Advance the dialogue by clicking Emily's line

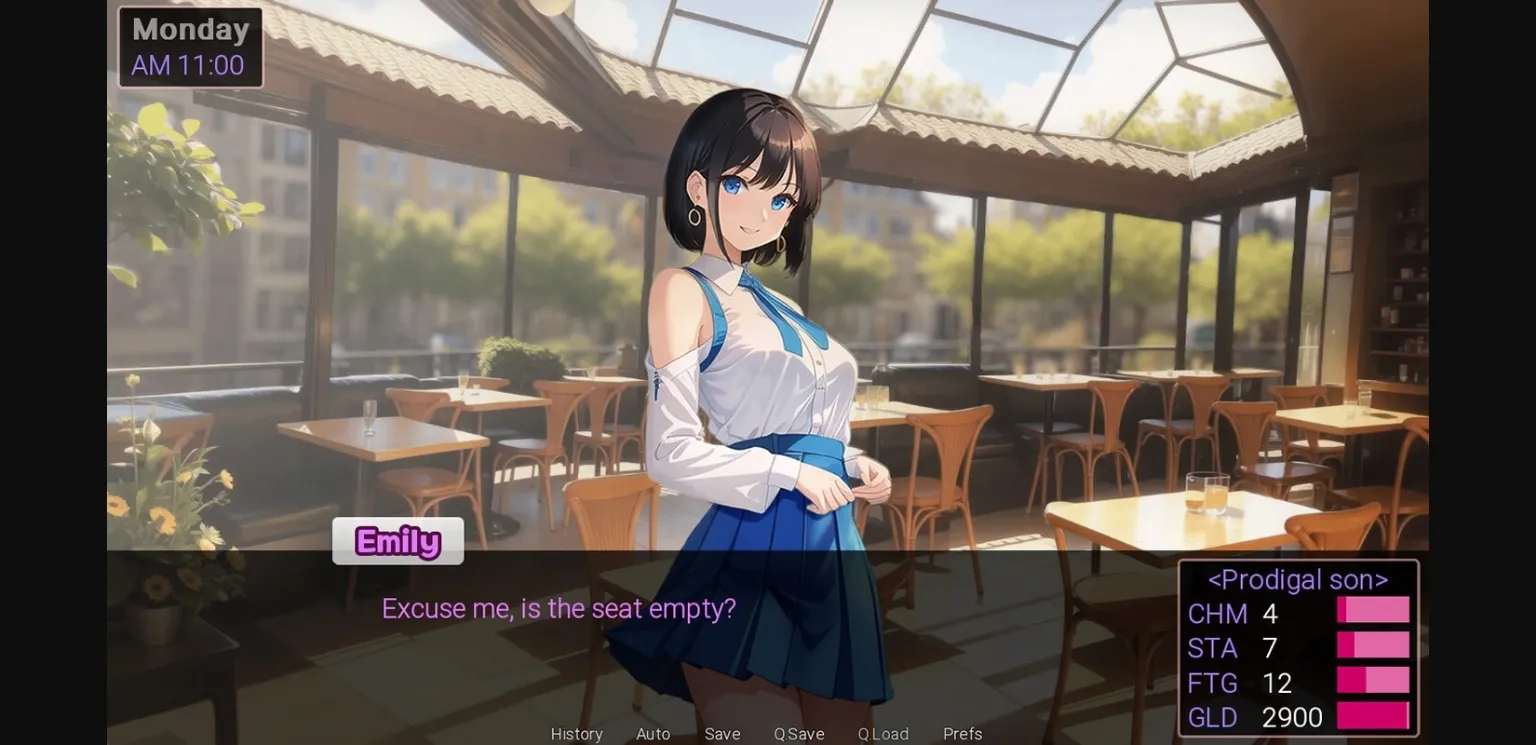click(x=558, y=608)
